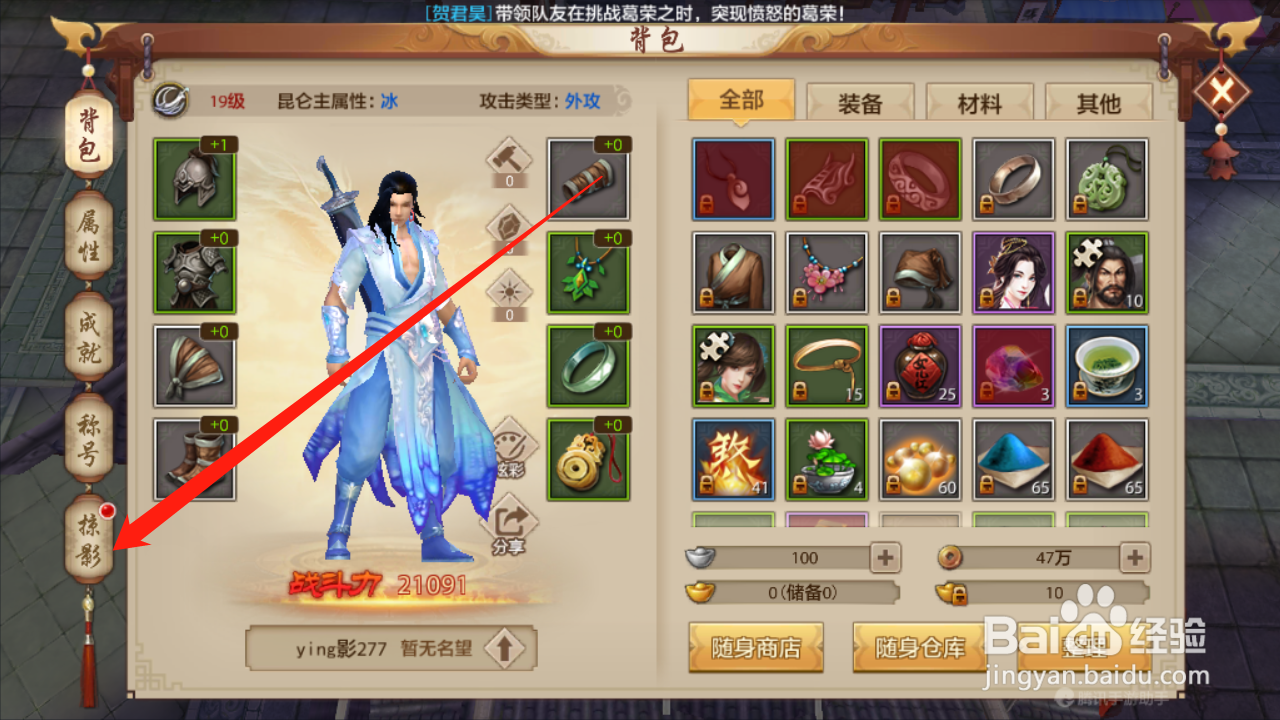Select the equipped helmet slot with +1
Viewport: 1280px width, 720px height.
click(x=194, y=180)
